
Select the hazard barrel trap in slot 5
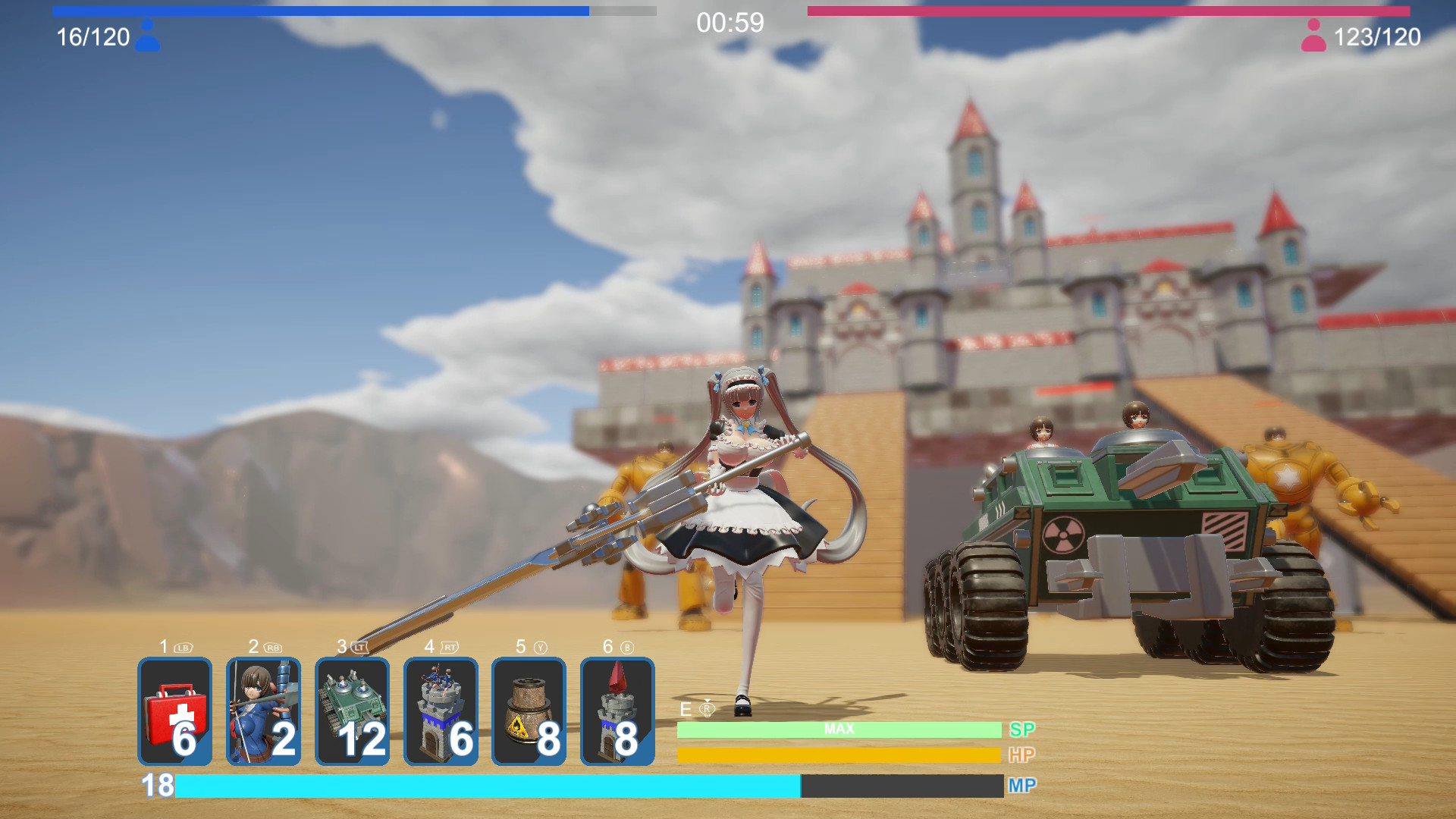click(x=529, y=711)
